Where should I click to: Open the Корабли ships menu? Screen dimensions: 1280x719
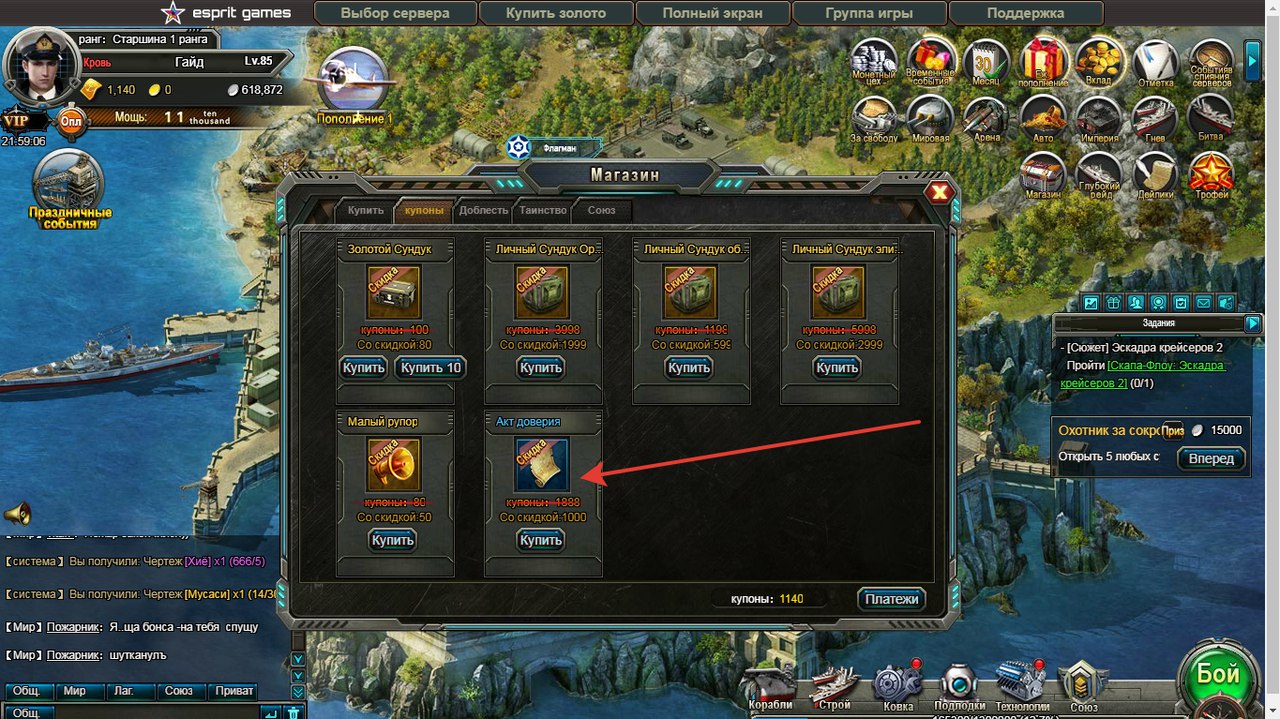[769, 686]
